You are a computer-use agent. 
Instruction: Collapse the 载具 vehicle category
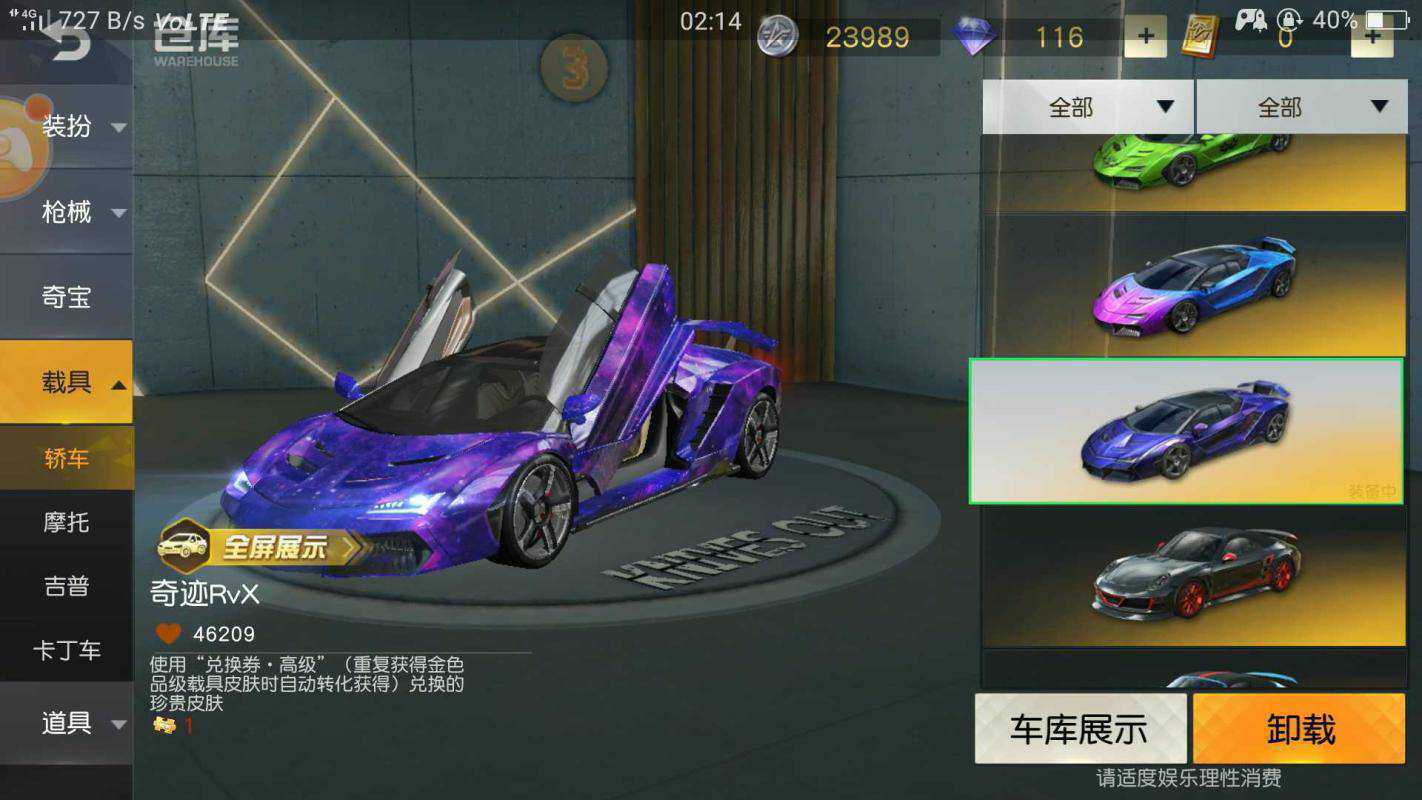click(x=67, y=383)
